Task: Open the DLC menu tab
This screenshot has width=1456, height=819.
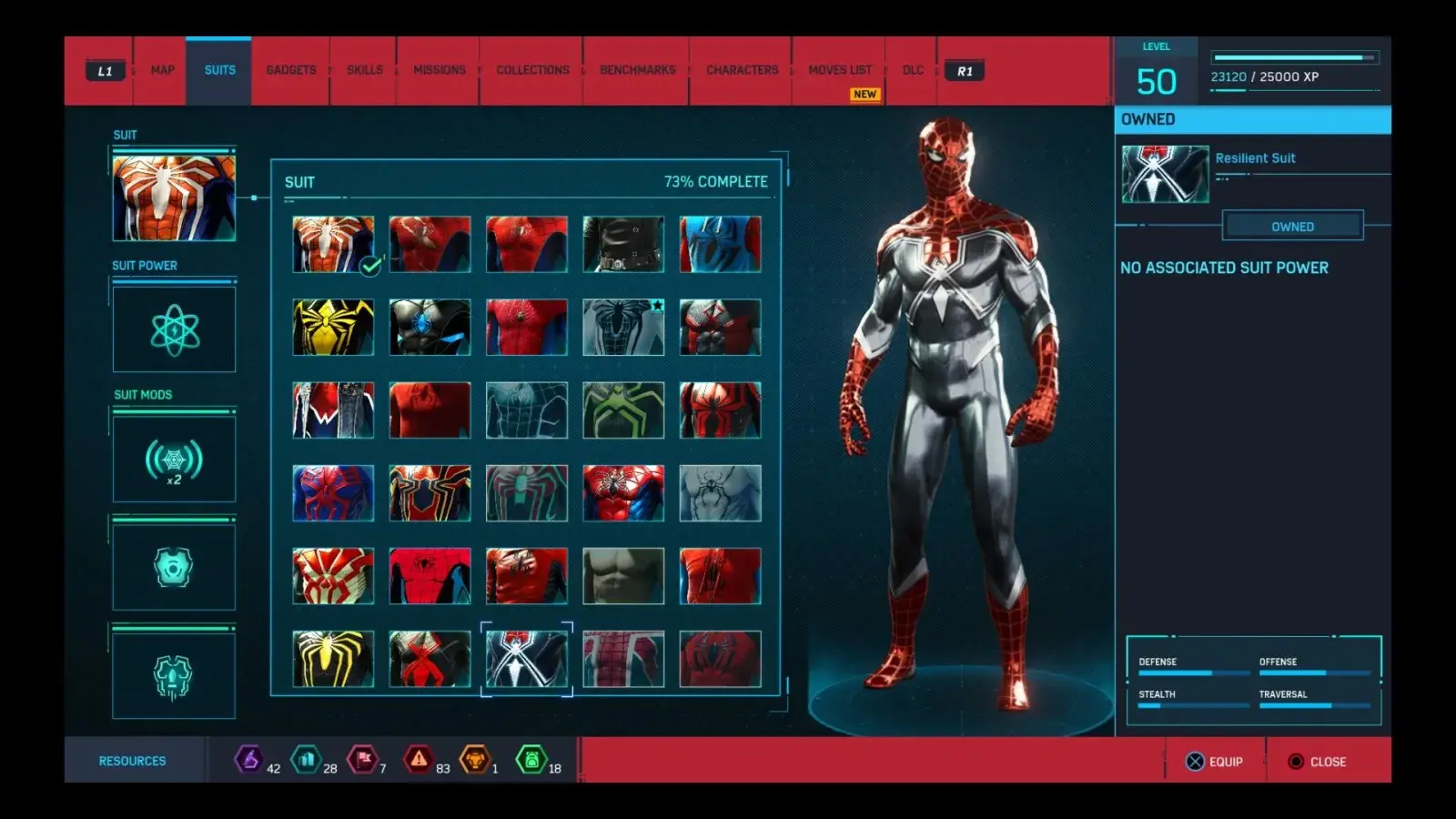Action: [912, 70]
